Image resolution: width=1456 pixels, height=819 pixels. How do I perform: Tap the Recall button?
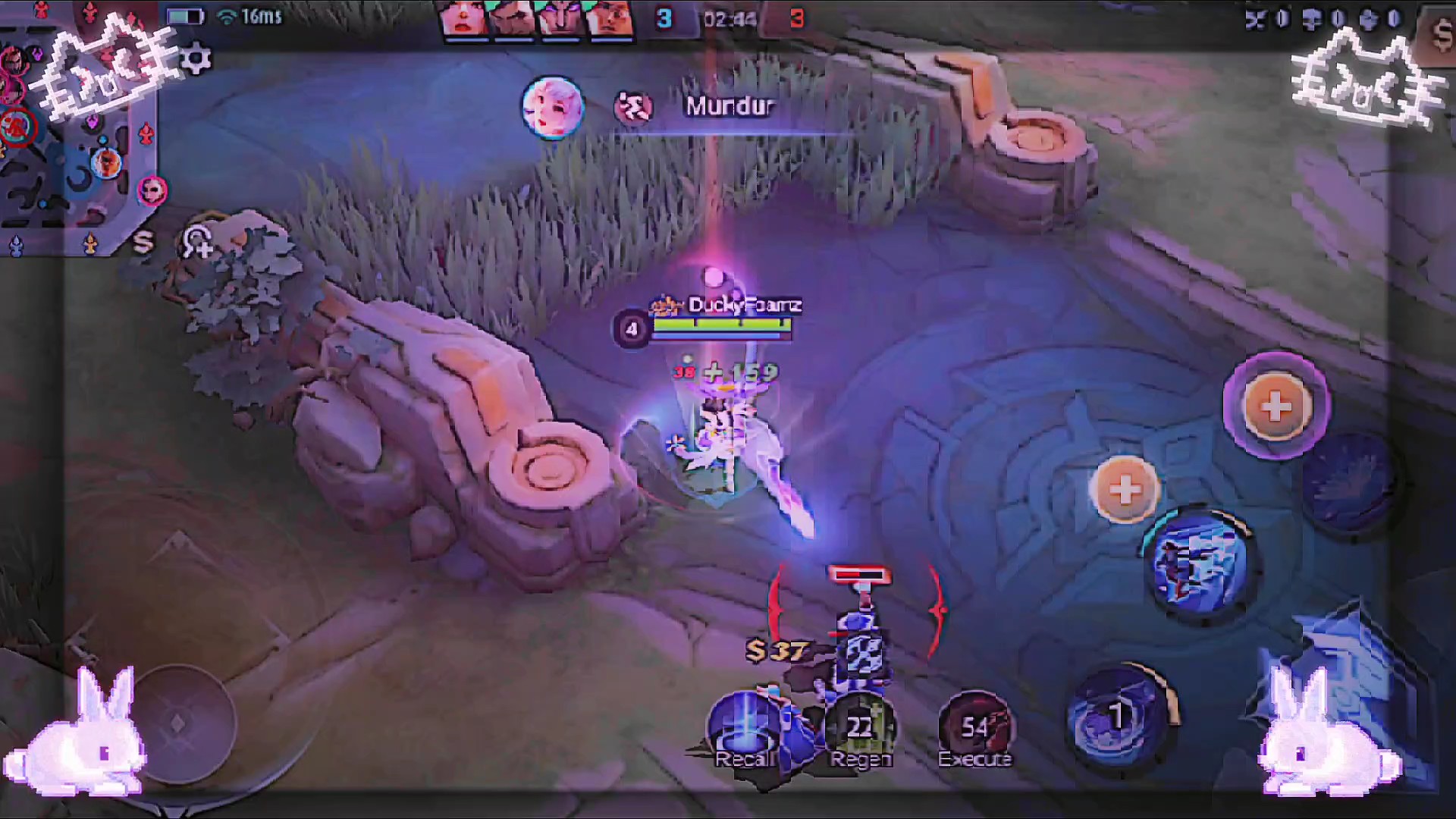[743, 730]
